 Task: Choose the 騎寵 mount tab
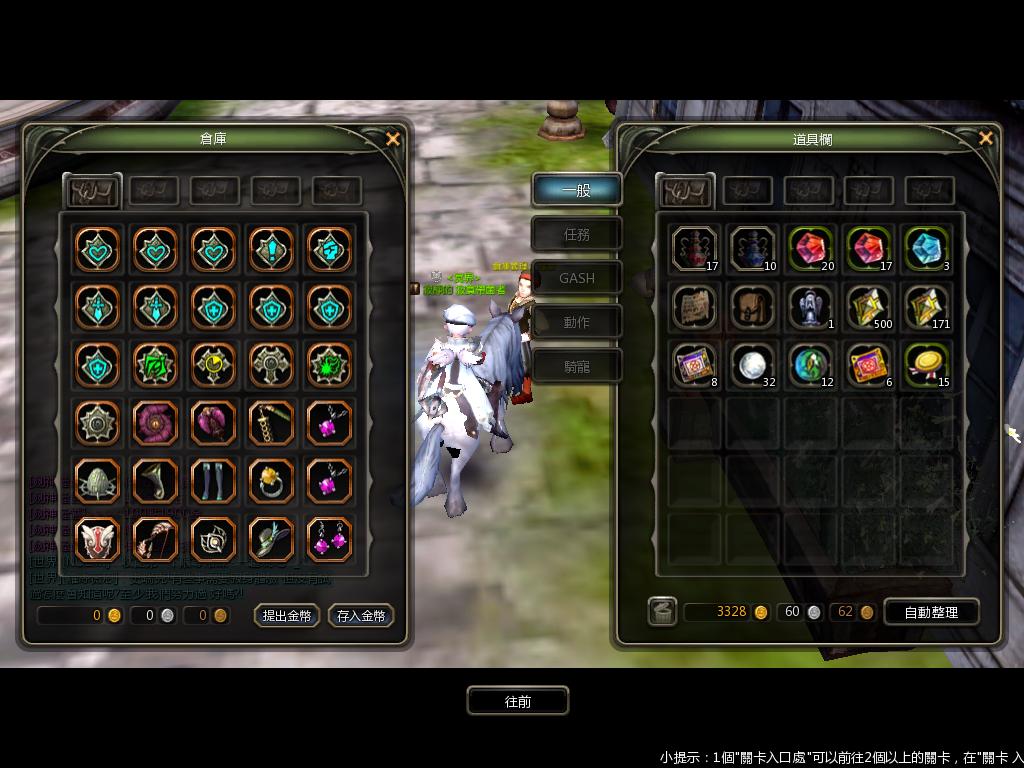[577, 366]
